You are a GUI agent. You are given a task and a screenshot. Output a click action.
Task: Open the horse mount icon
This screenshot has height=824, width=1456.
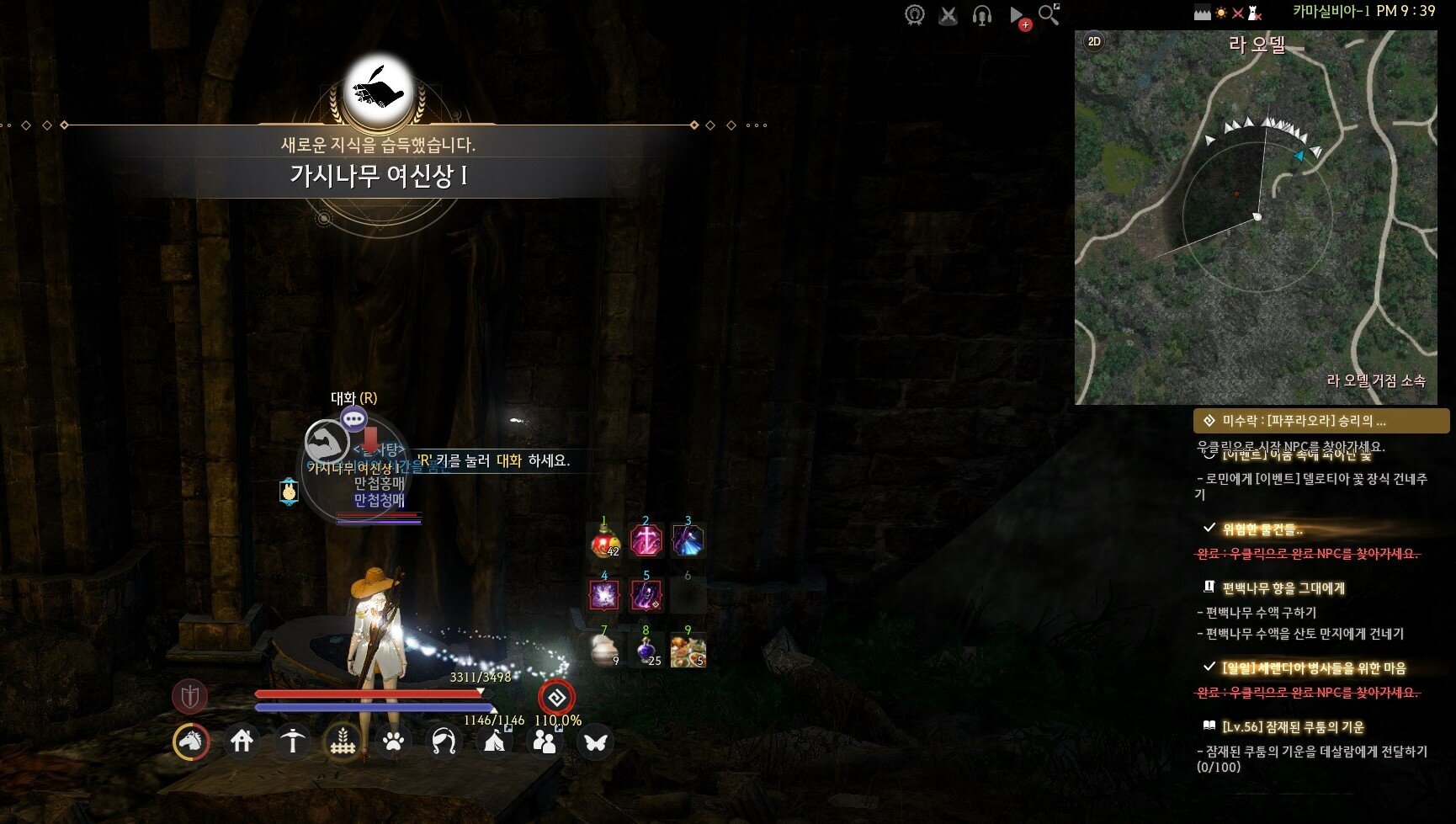point(191,742)
